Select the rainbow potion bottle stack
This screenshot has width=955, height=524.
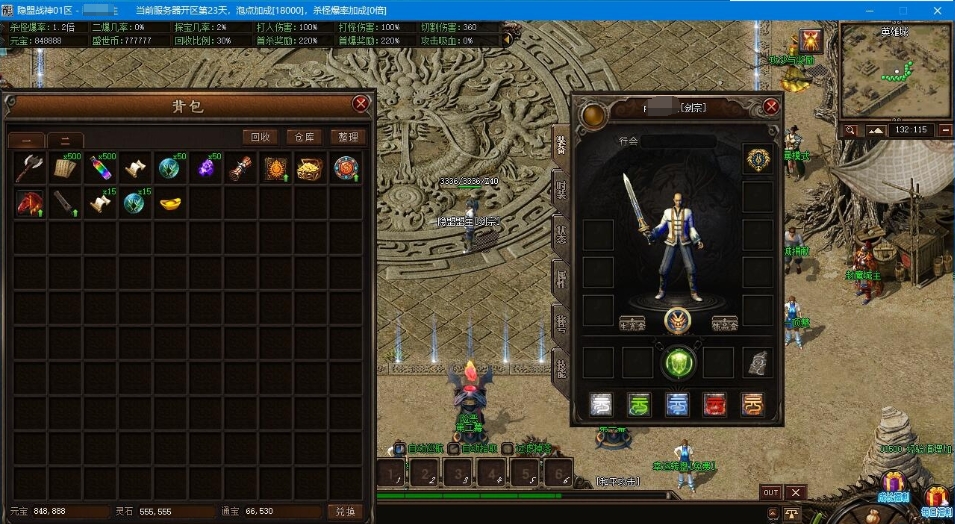100,168
